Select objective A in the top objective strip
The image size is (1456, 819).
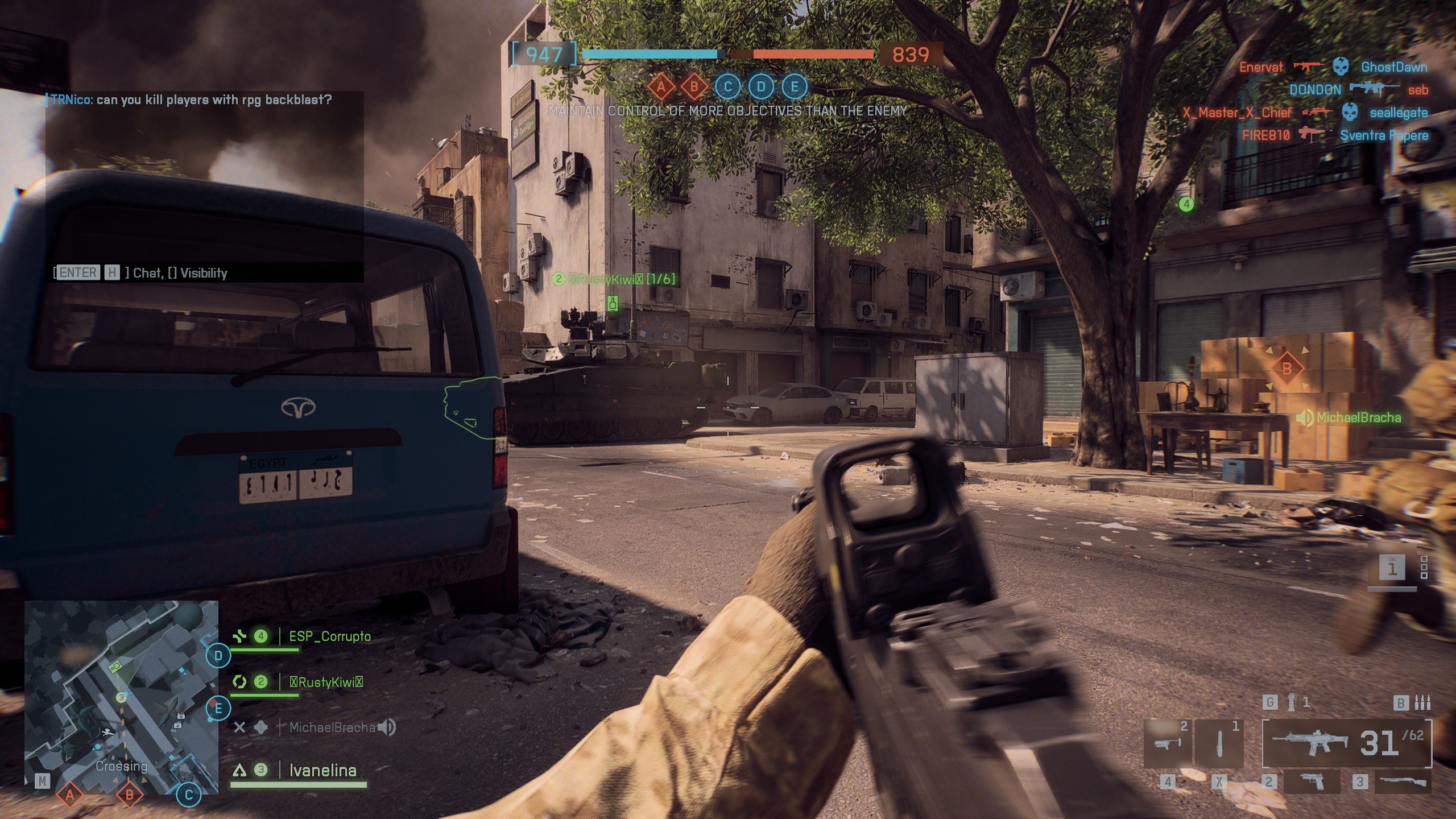click(x=661, y=87)
